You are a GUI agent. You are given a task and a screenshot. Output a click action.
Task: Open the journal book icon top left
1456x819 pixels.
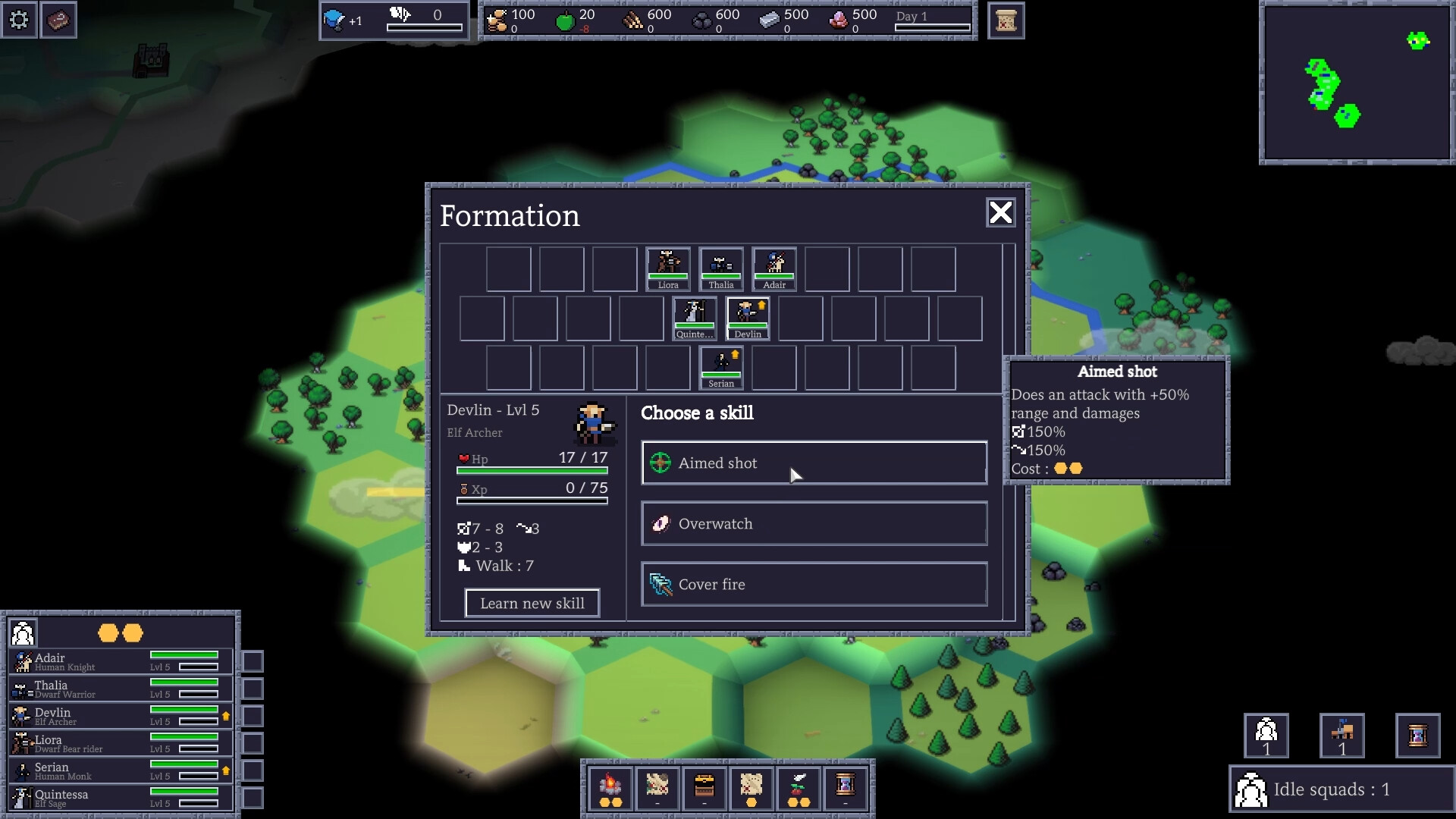click(59, 20)
